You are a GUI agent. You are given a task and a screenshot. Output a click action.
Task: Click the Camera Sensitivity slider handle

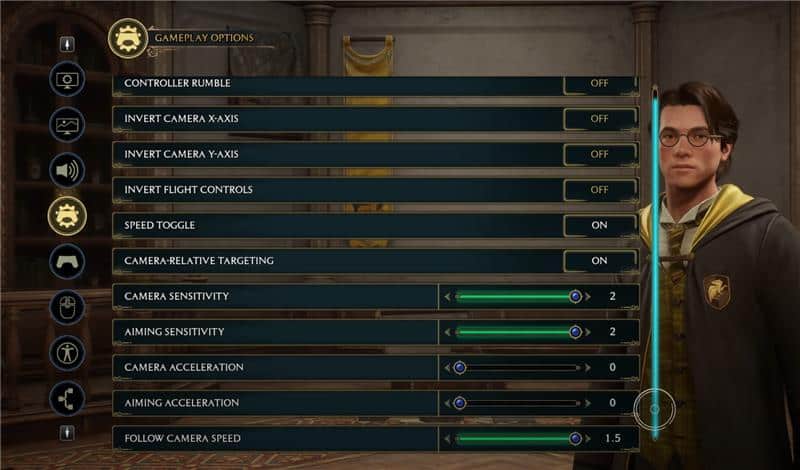pos(575,296)
